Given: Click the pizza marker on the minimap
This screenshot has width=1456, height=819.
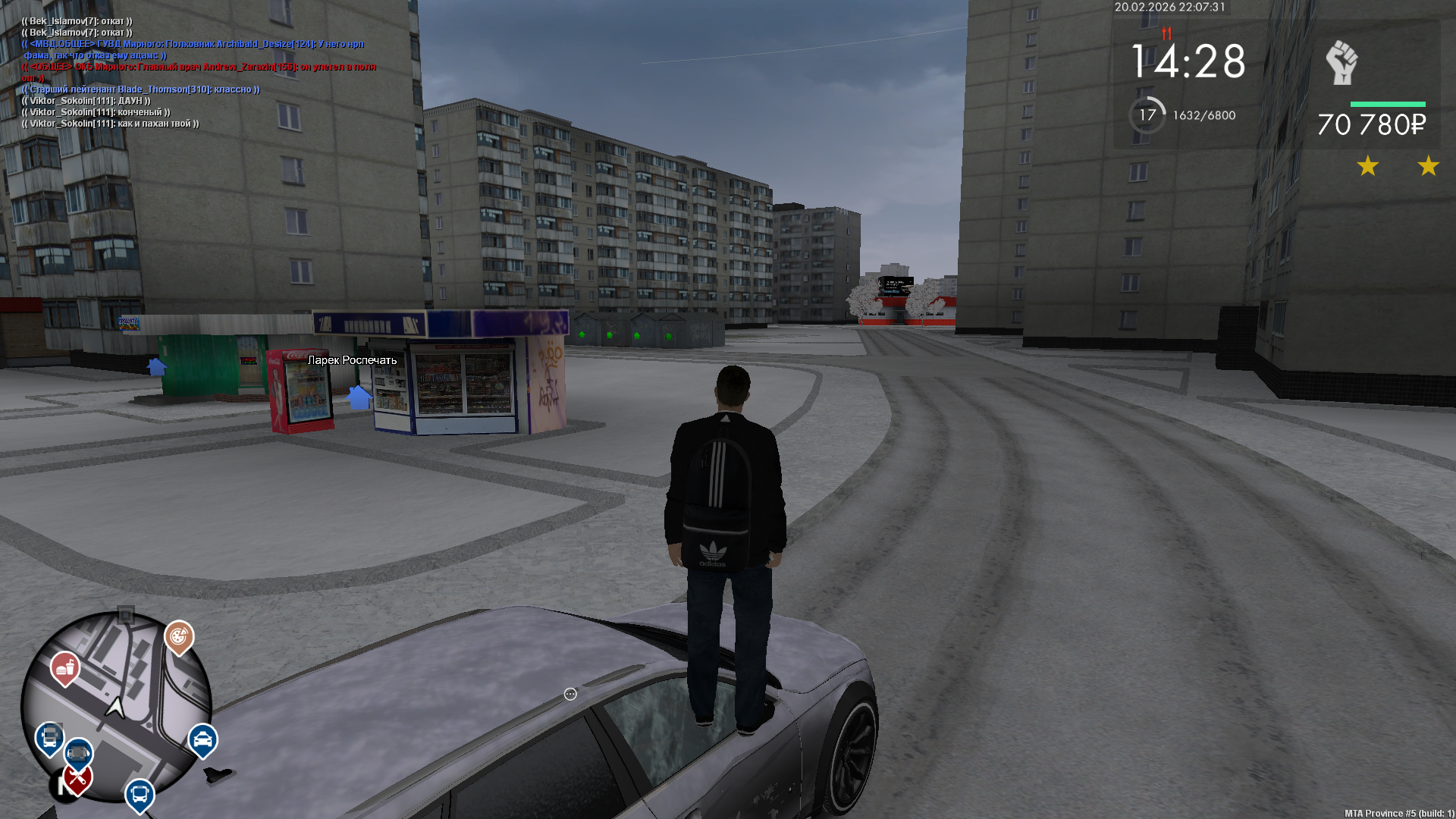Looking at the screenshot, I should pyautogui.click(x=179, y=638).
